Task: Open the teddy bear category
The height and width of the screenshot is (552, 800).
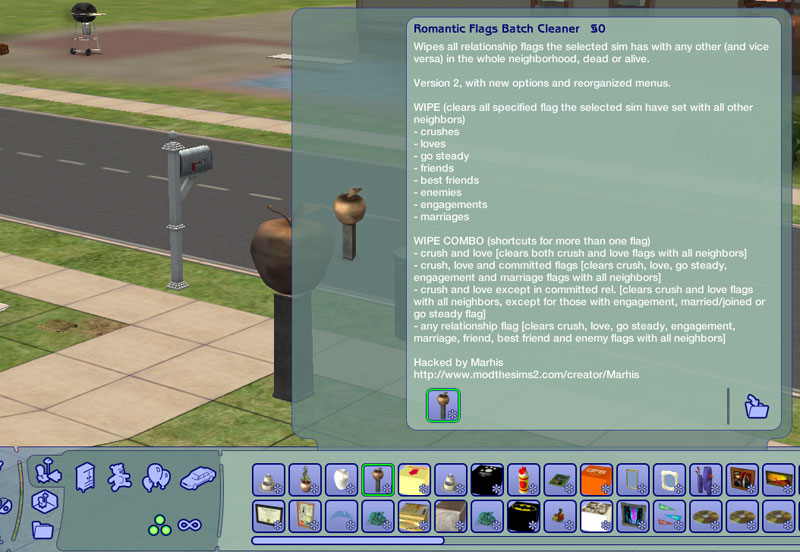Action: 120,476
